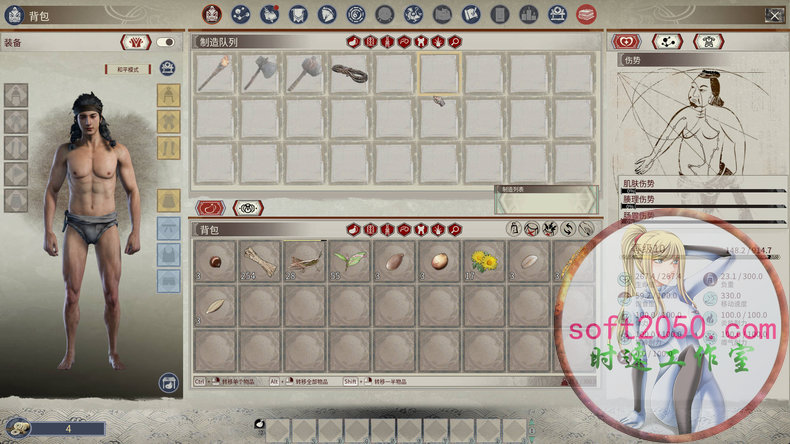This screenshot has height=444, width=790.
Task: Select the brown chestnut in the backpack
Action: click(x=216, y=261)
